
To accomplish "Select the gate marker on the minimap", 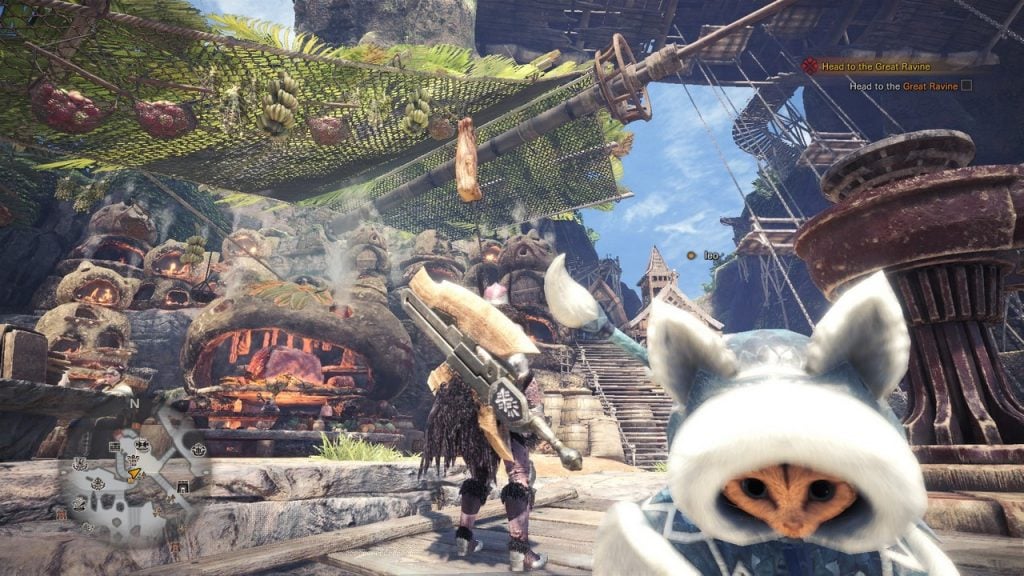I will point(183,485).
